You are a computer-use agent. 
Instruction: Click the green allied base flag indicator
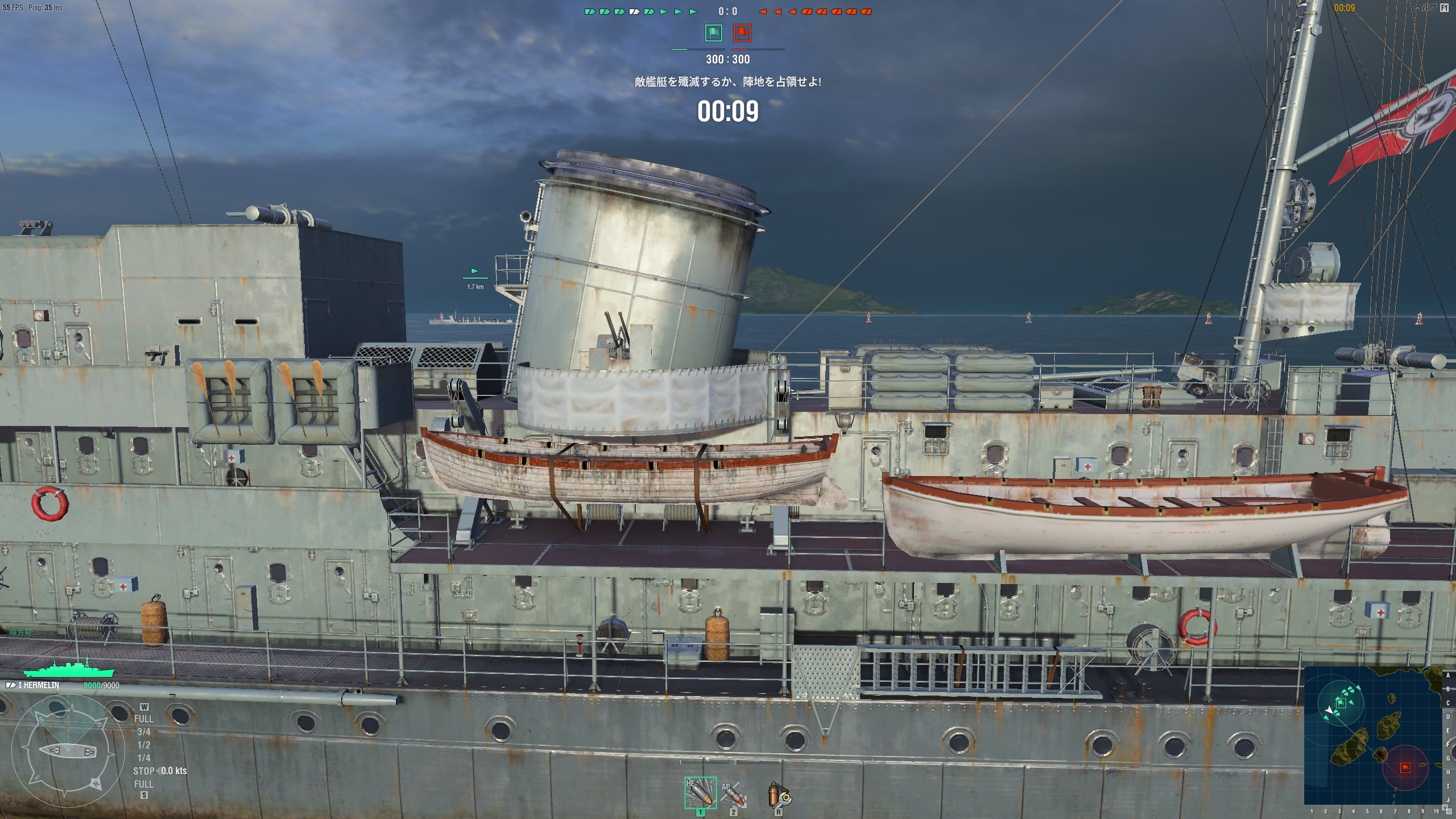tap(713, 33)
